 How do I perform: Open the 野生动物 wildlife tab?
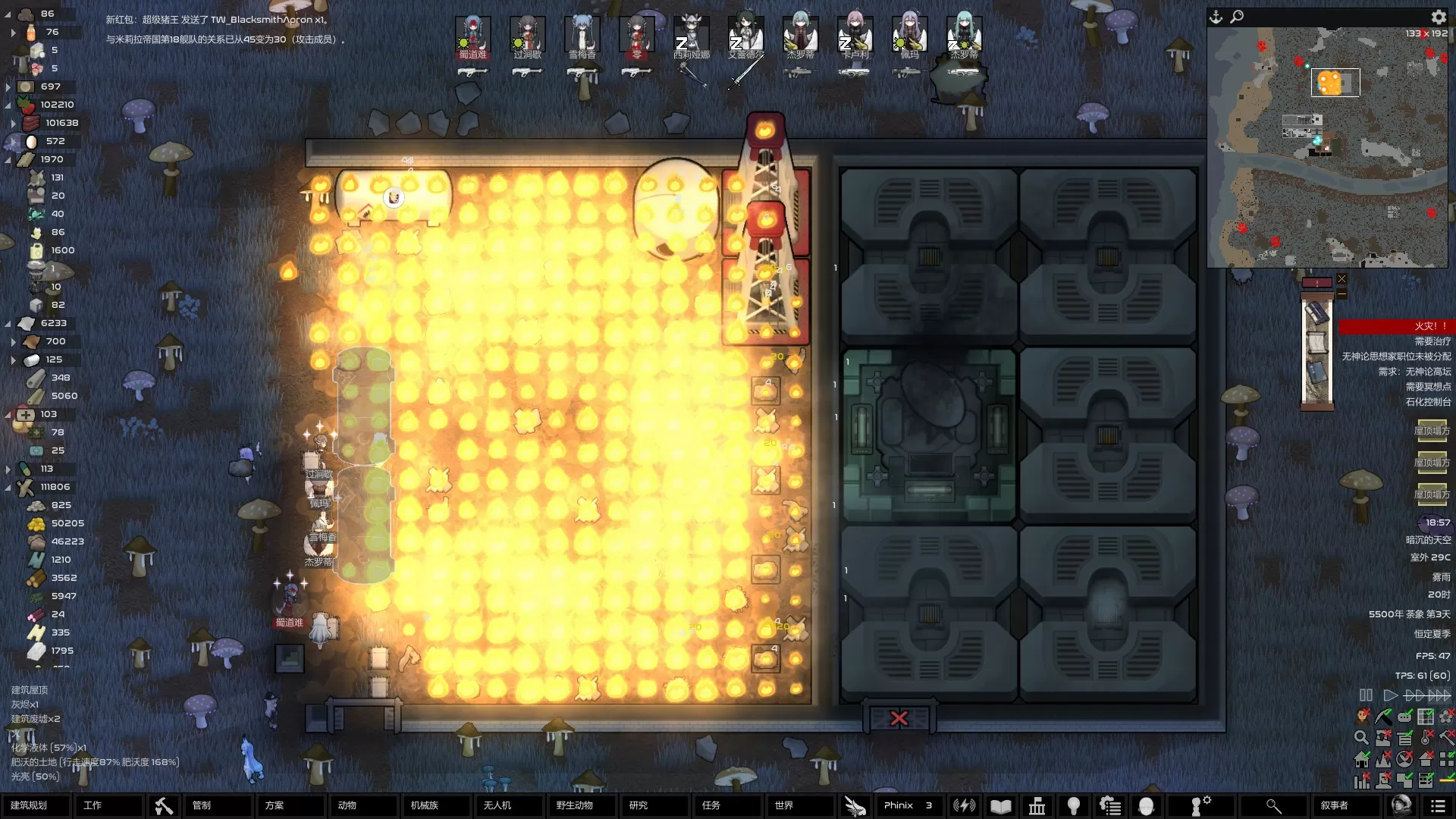[575, 805]
